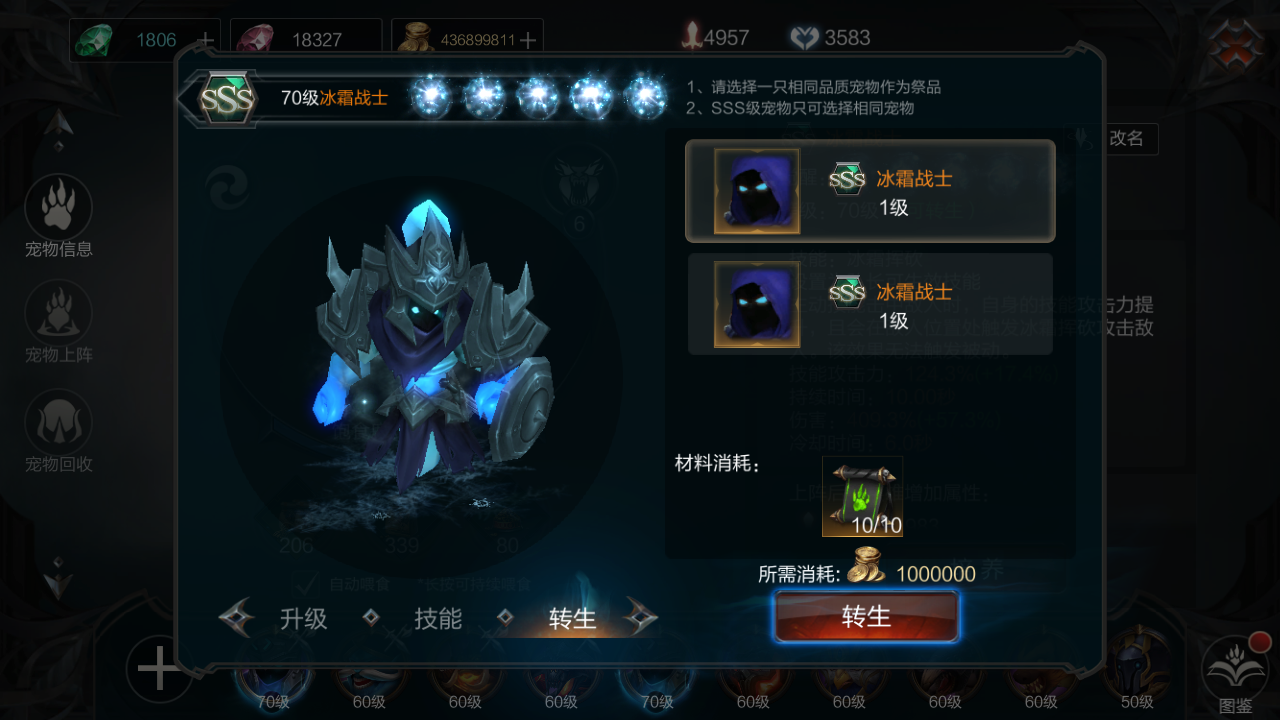This screenshot has height=720, width=1280.
Task: Select the 转生 tab at the bottom
Action: pyautogui.click(x=572, y=619)
